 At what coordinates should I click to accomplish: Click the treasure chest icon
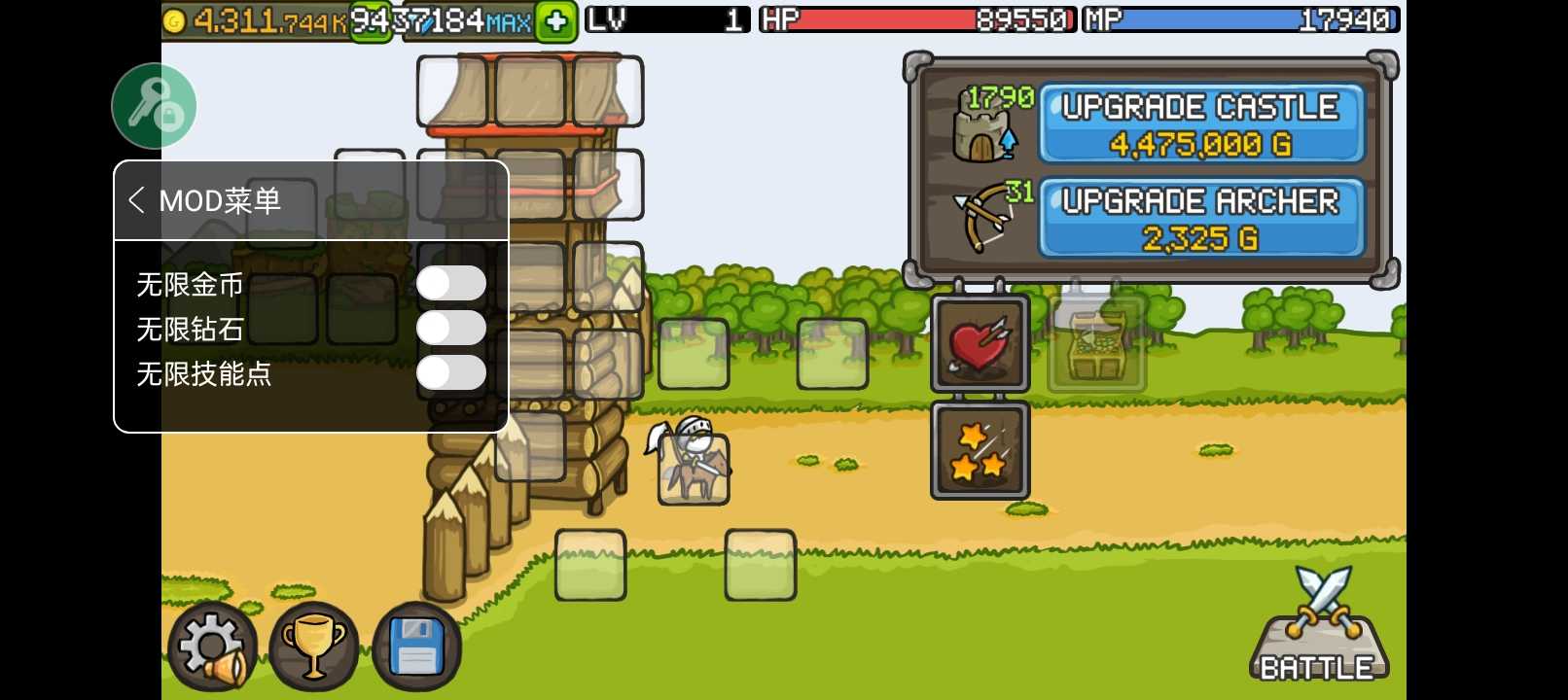point(1096,344)
